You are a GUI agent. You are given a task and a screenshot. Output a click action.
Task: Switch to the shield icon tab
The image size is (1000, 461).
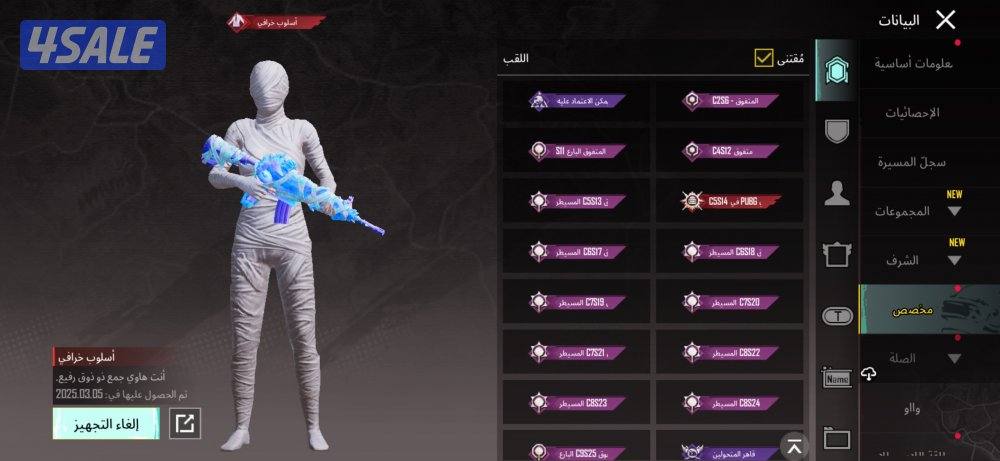(836, 131)
